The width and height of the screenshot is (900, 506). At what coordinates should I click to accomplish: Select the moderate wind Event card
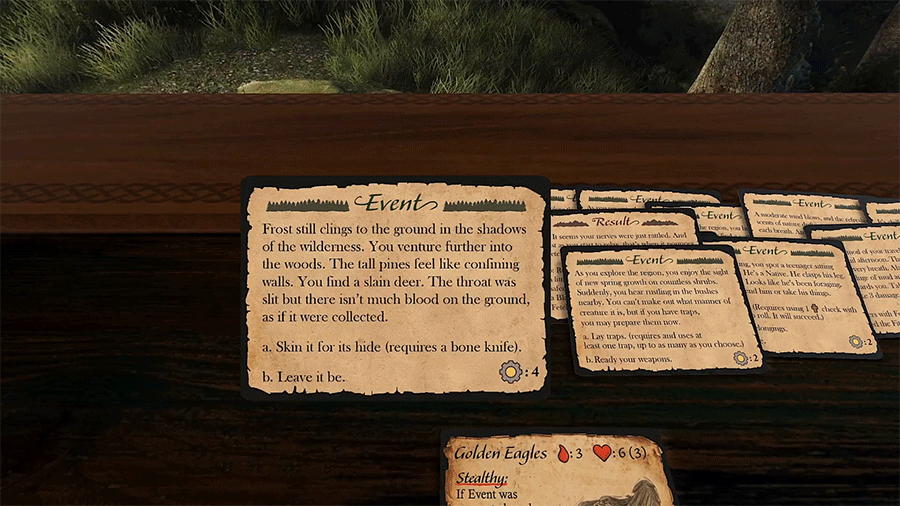tap(800, 210)
